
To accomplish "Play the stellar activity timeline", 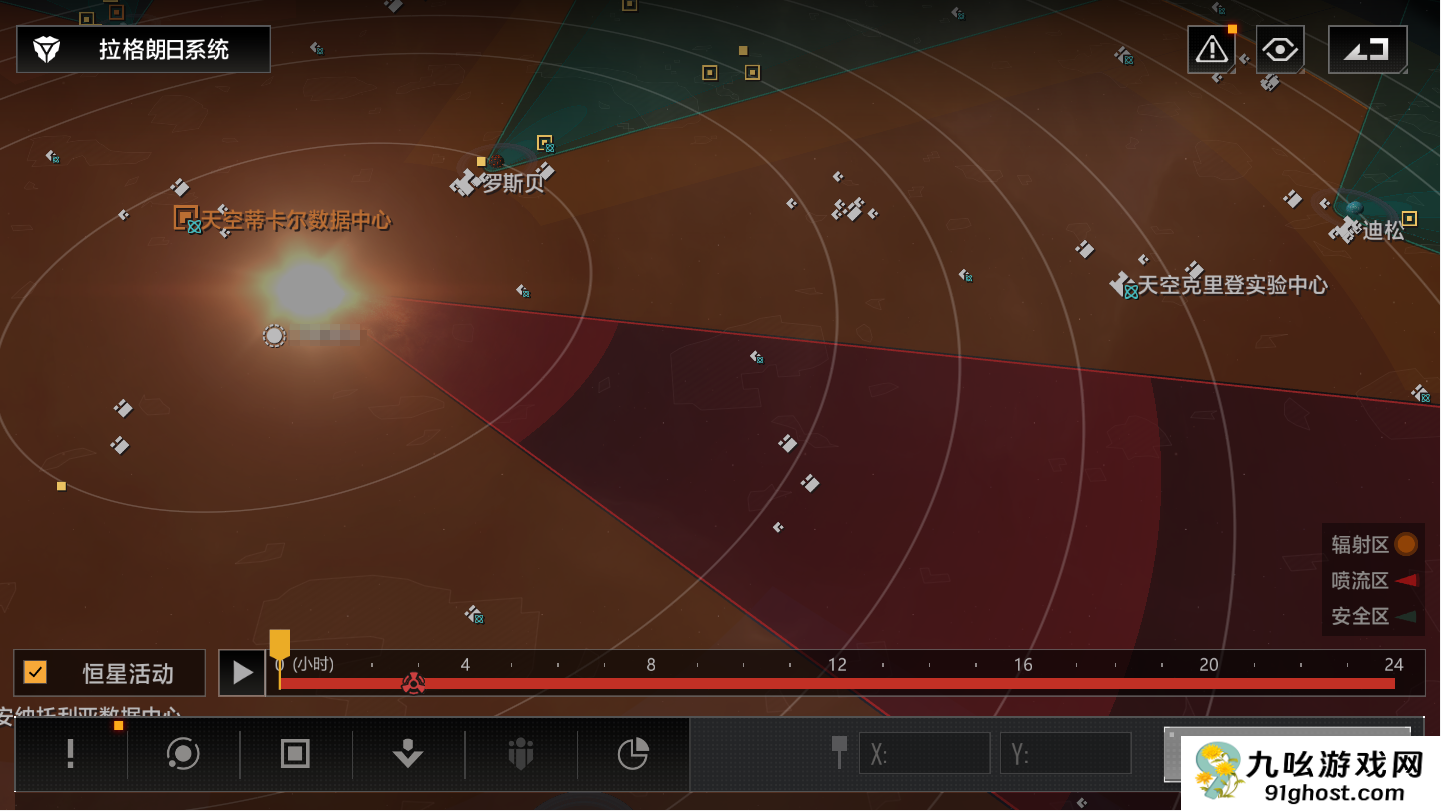I will pyautogui.click(x=242, y=672).
